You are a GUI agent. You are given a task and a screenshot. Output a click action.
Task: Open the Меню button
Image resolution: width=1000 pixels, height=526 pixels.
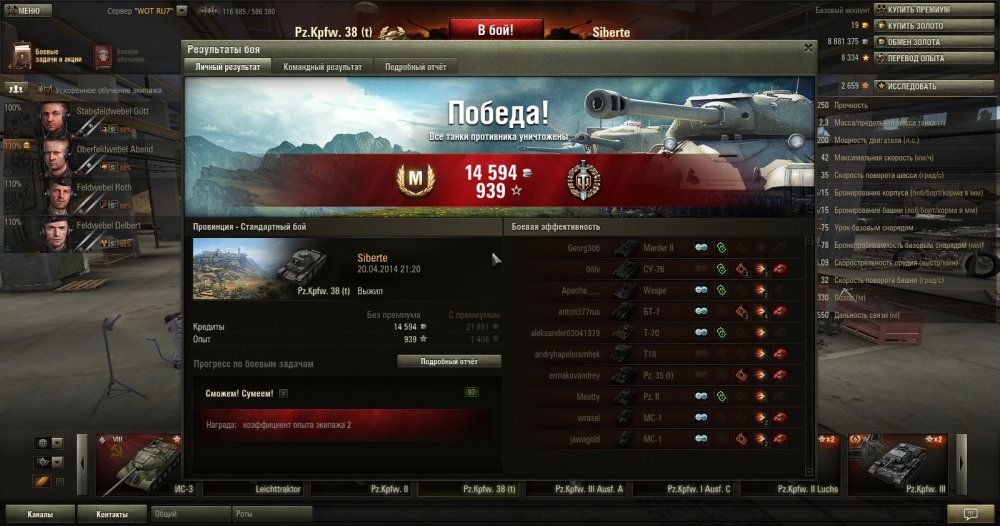[x=27, y=10]
